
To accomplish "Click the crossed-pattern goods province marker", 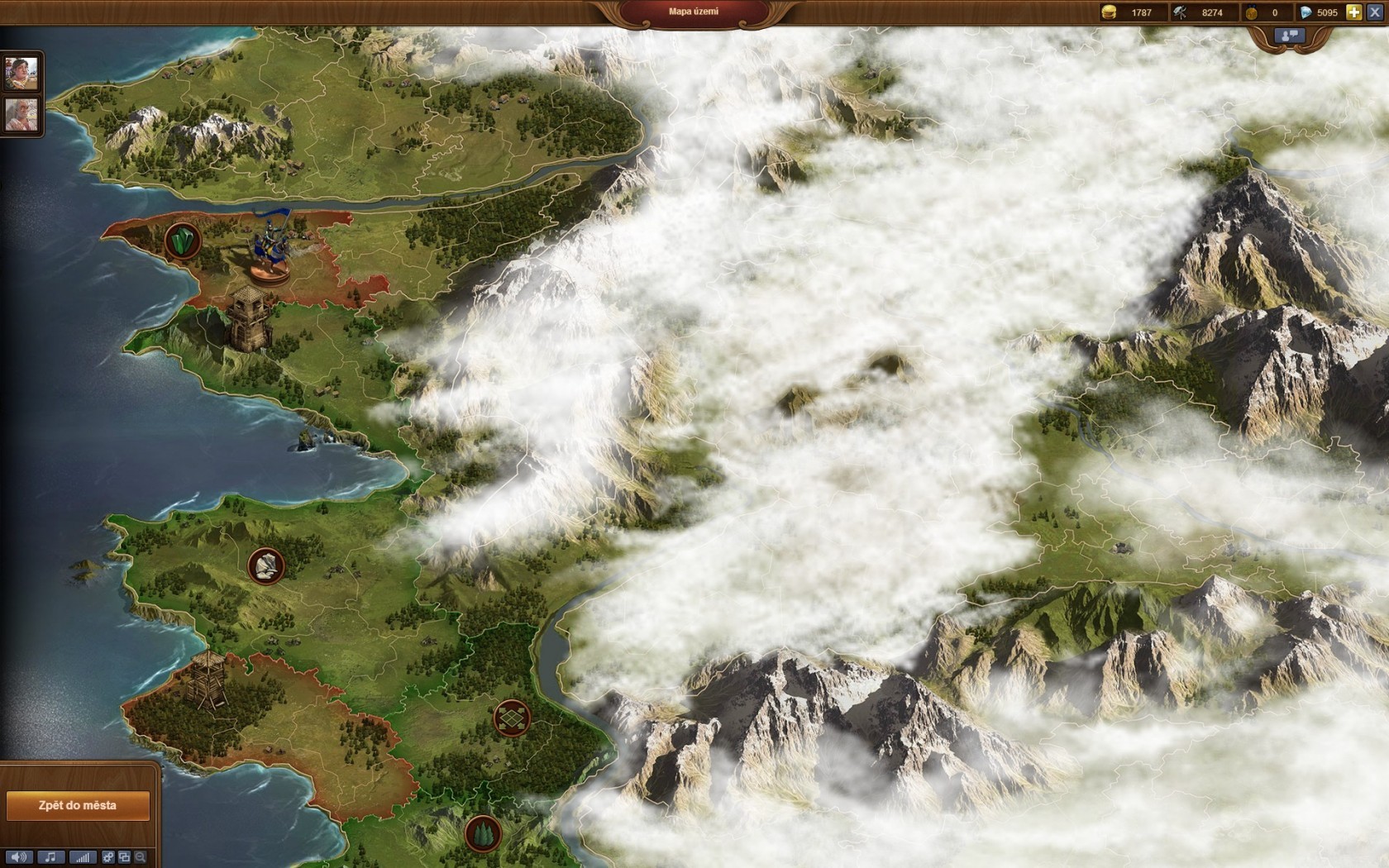I will click(x=512, y=718).
